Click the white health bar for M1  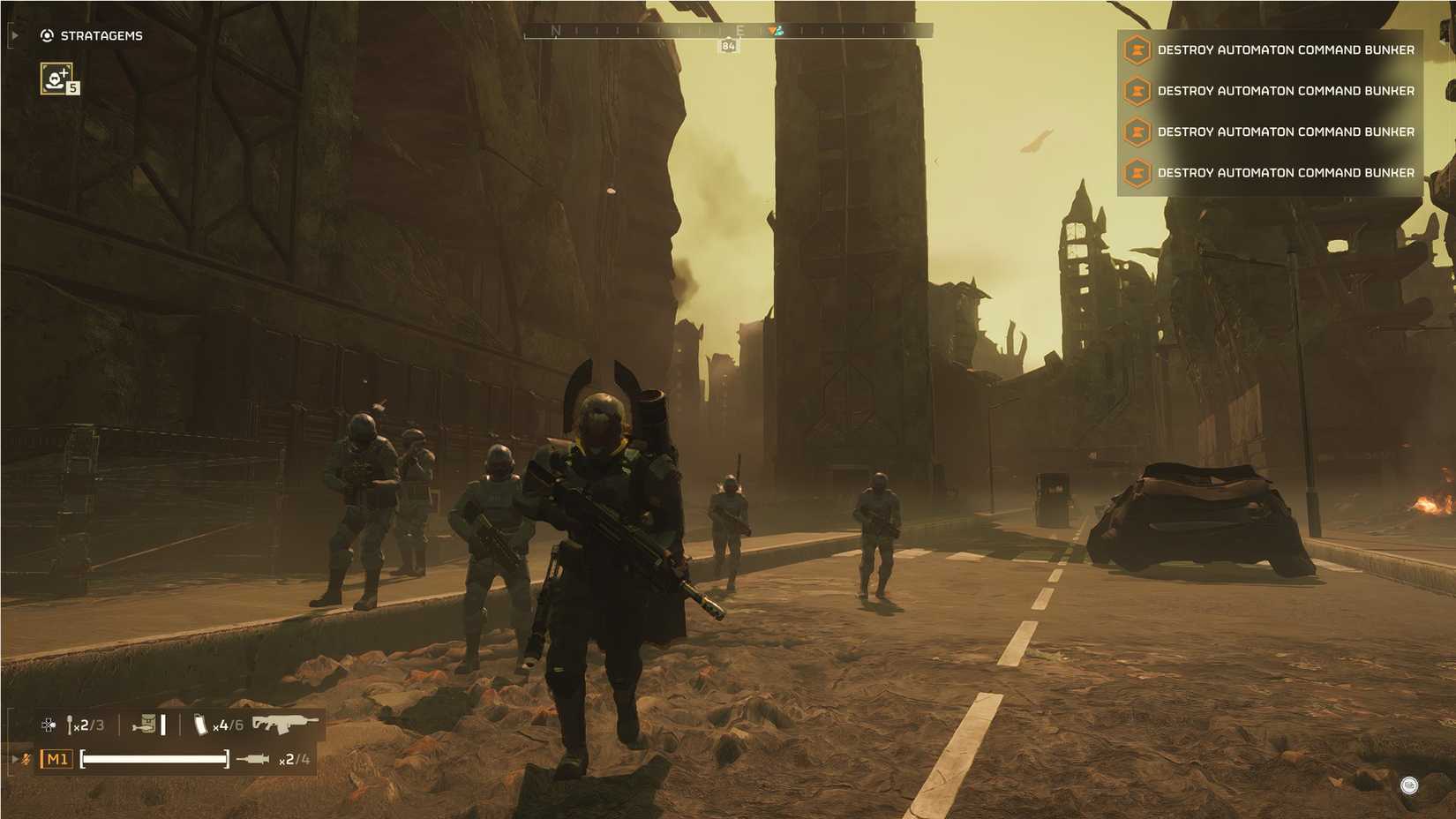click(154, 759)
